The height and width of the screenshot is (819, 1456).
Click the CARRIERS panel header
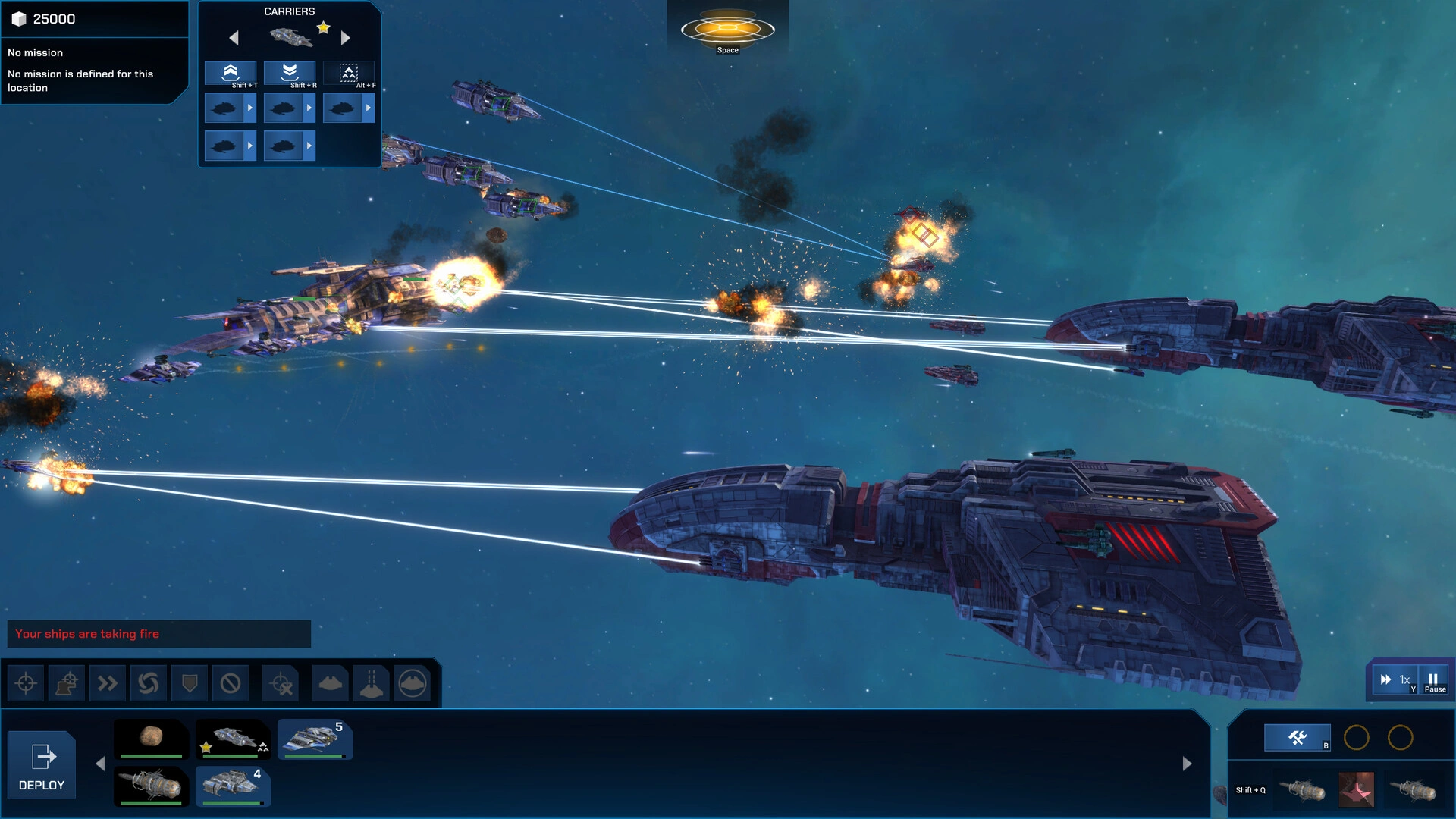pyautogui.click(x=289, y=11)
